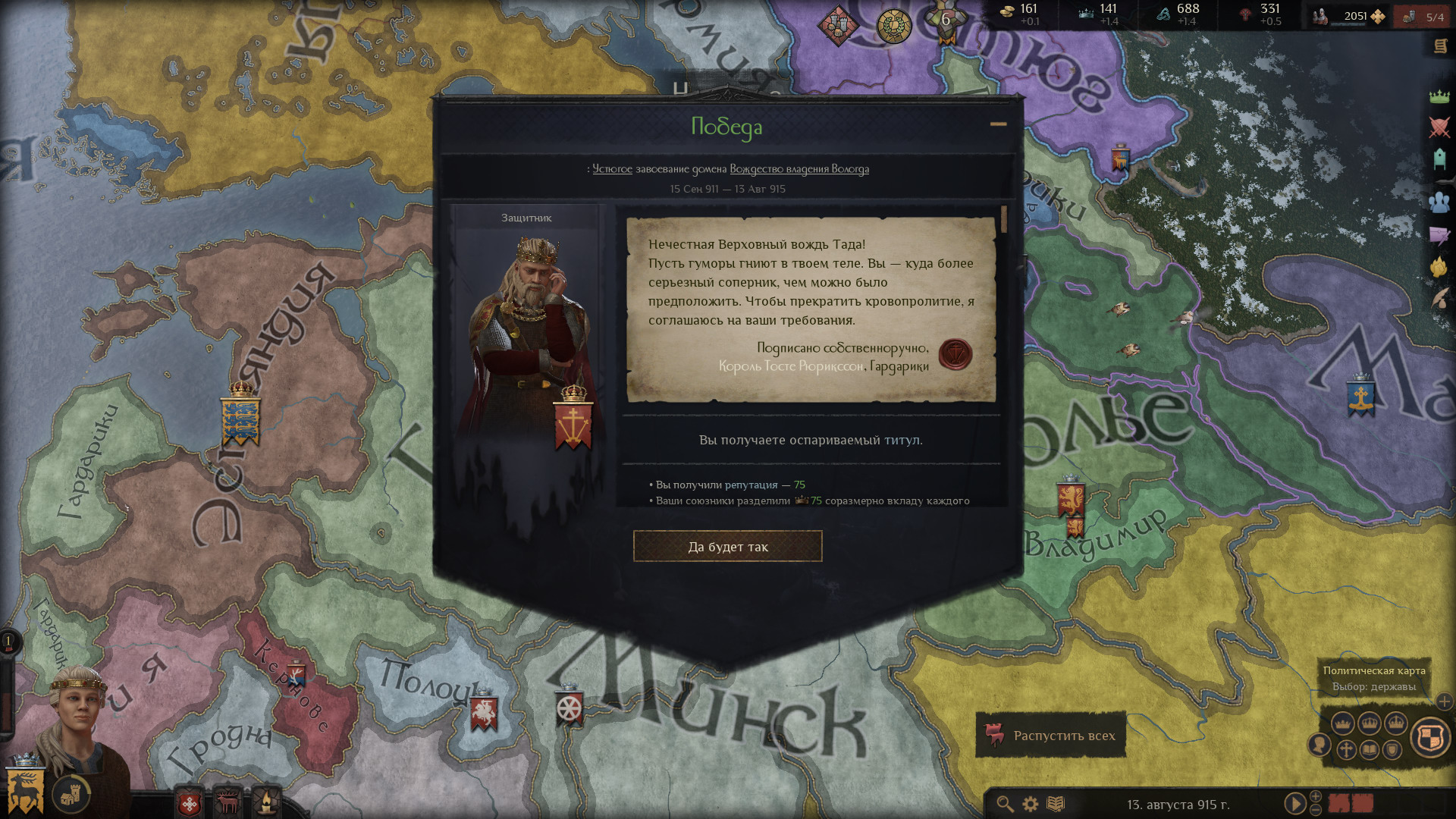
Task: Open the encyclopedia book icon
Action: click(1056, 804)
